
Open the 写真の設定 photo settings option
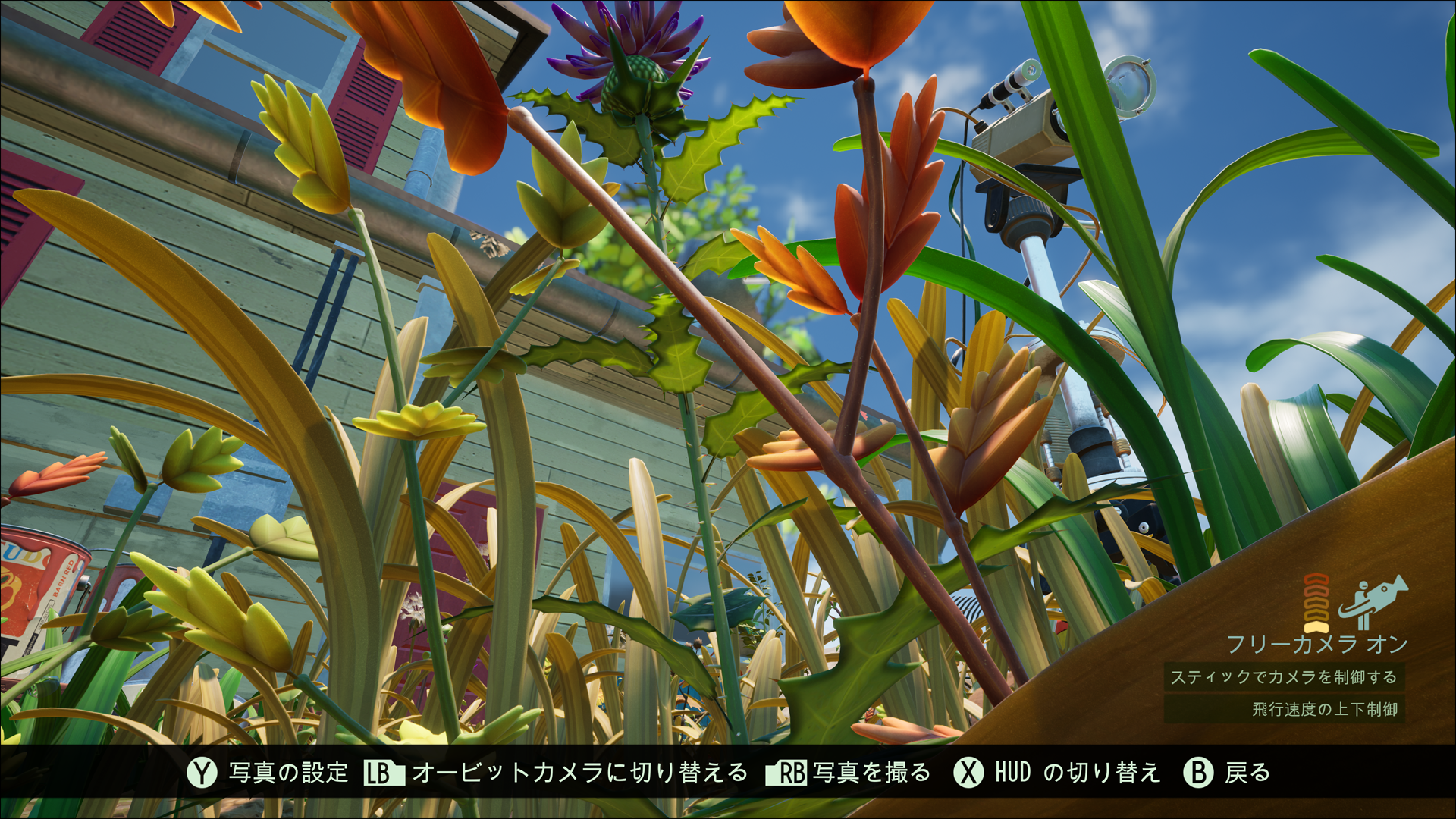[x=268, y=773]
